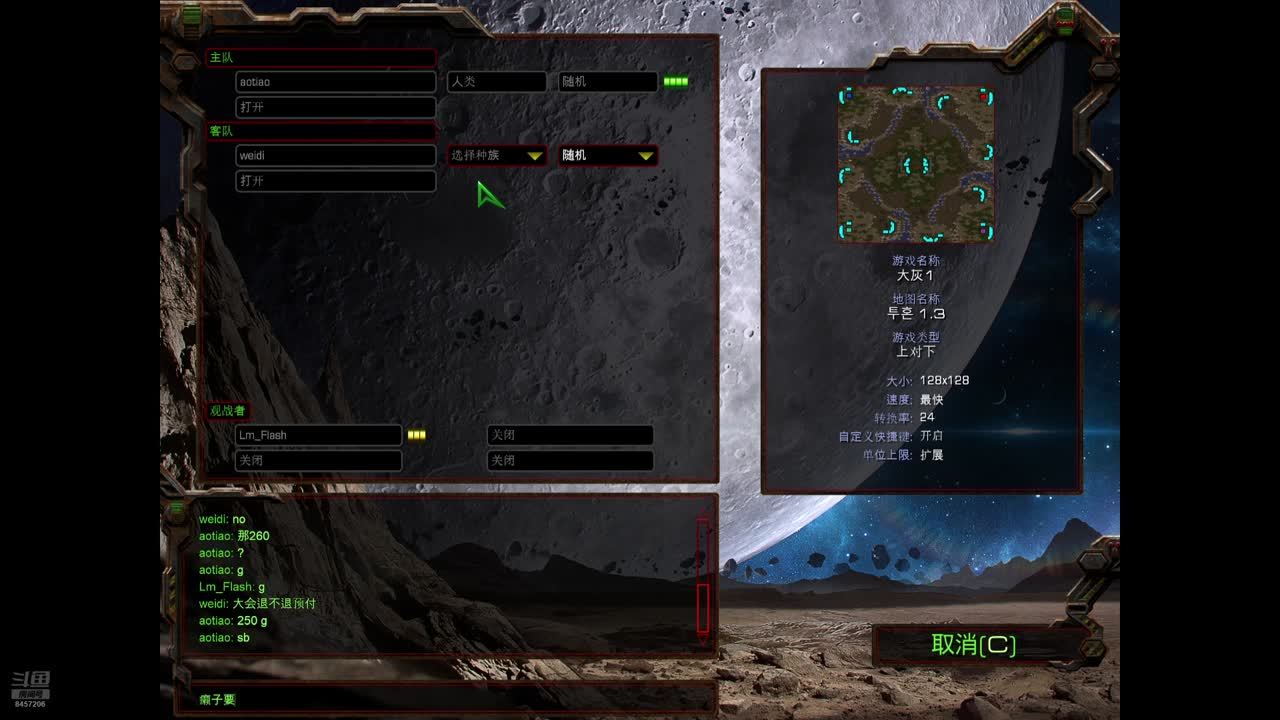Select the weidi player slot
The image size is (1280, 720).
click(335, 156)
